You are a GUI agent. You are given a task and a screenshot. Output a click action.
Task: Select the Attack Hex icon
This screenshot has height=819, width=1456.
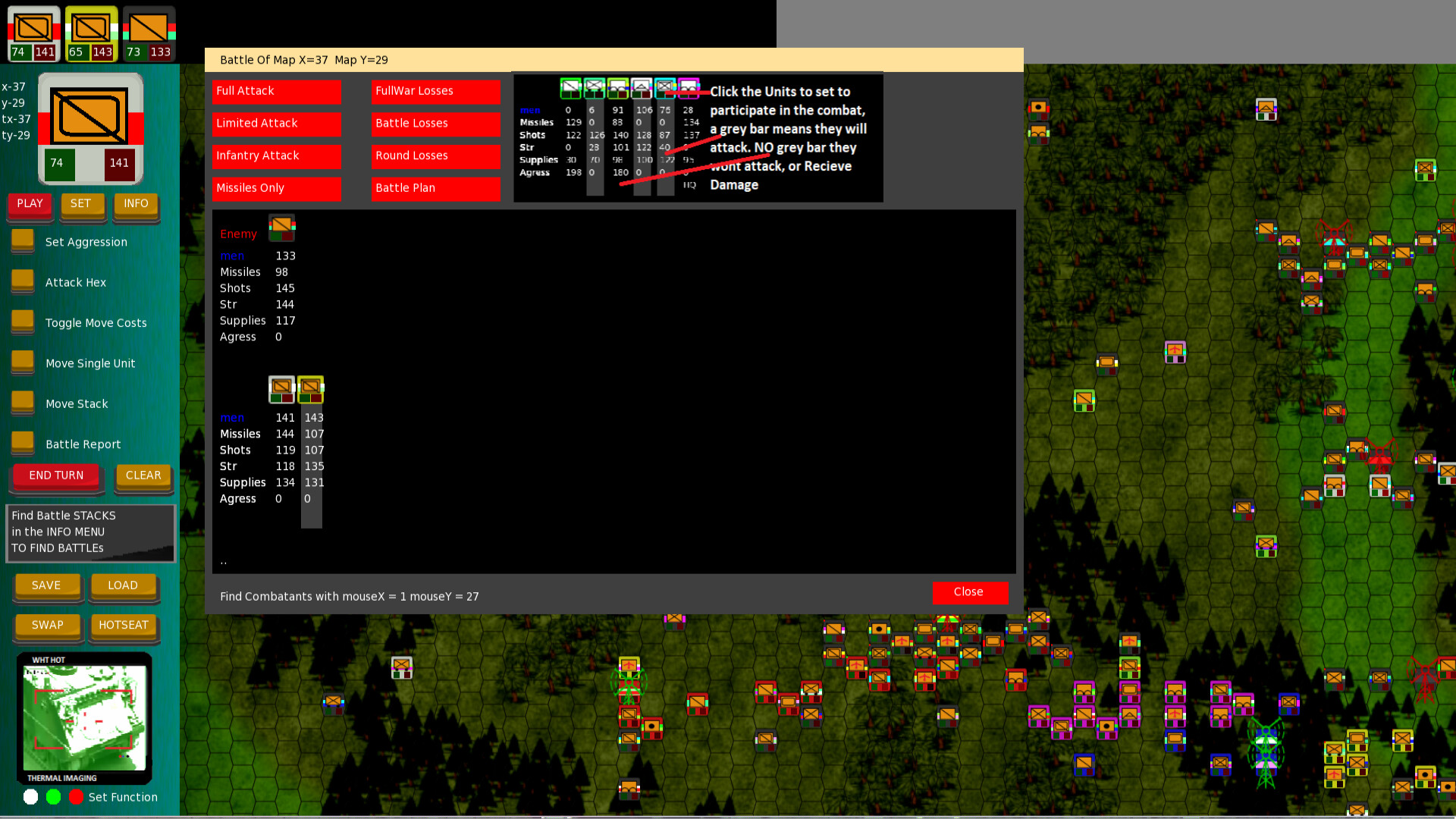(x=22, y=280)
